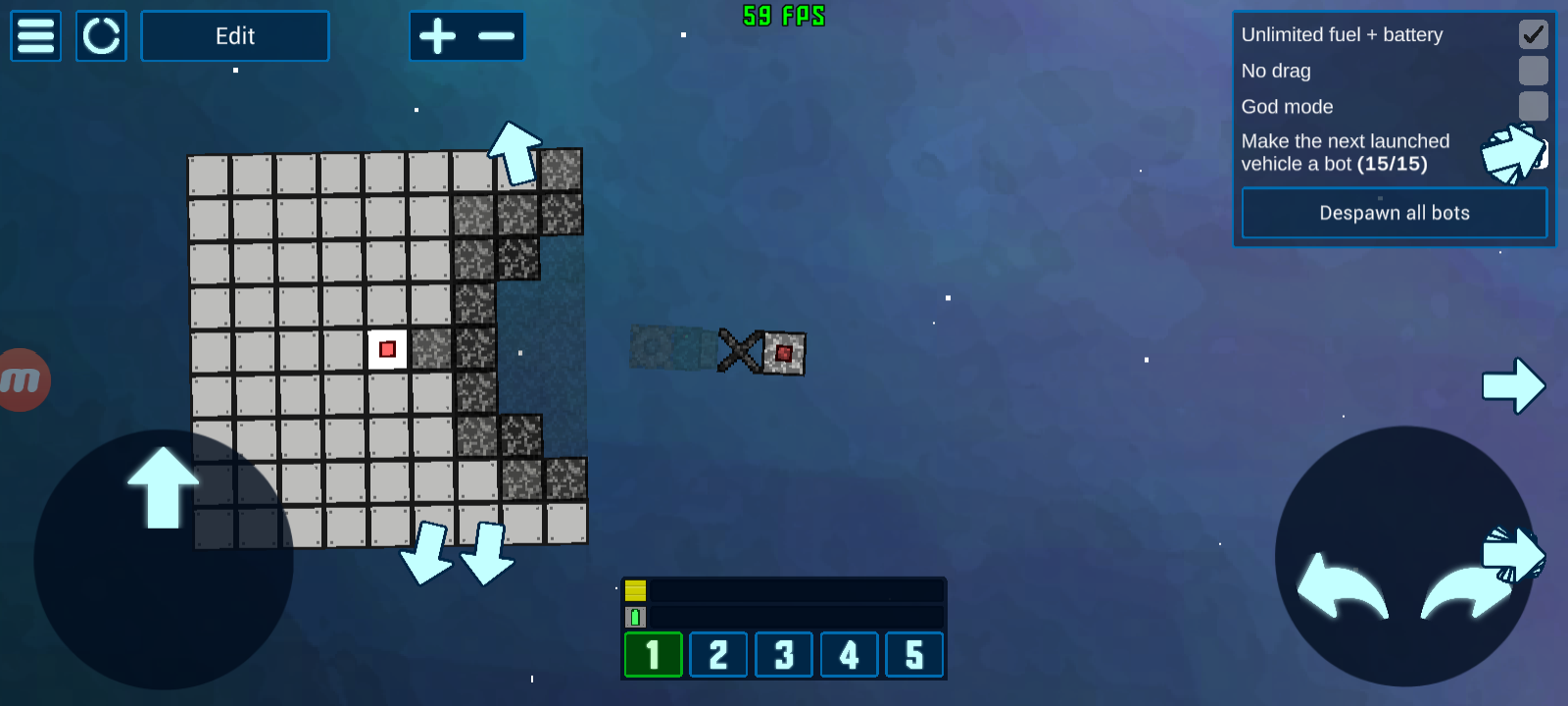Open the hamburger menu

point(36,36)
